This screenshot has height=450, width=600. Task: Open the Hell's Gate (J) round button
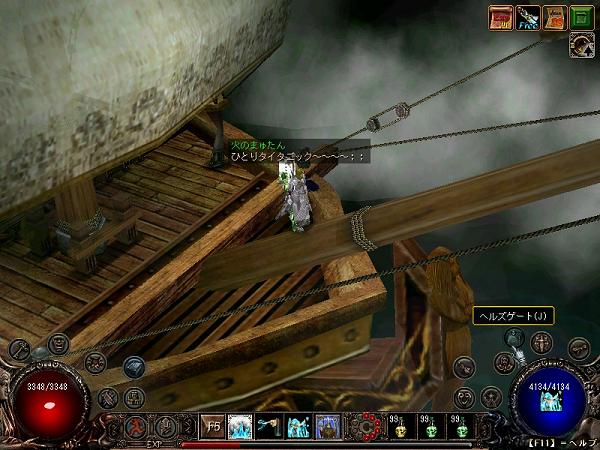tap(515, 342)
